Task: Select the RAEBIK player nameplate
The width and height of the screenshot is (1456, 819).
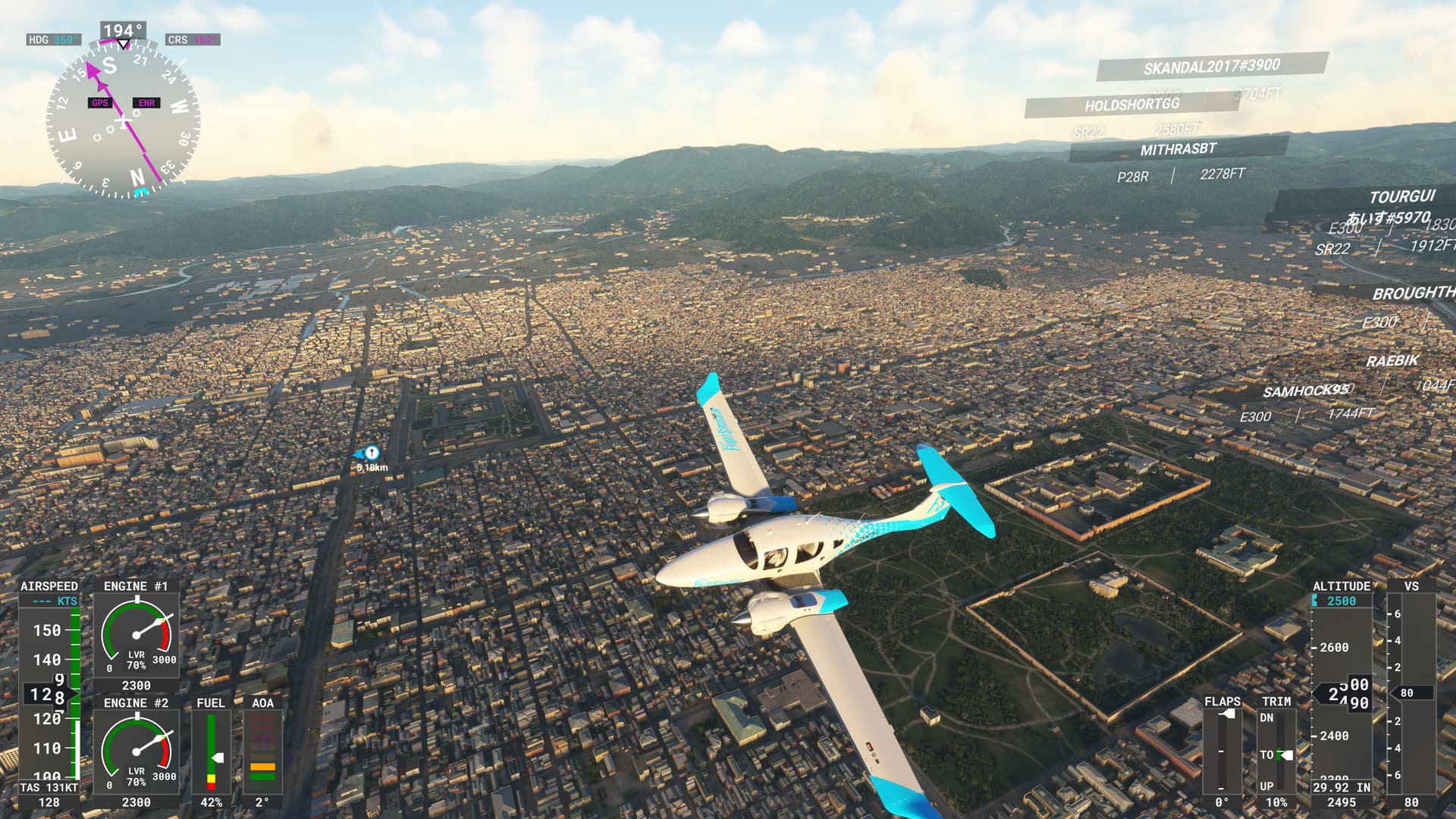Action: click(x=1392, y=361)
